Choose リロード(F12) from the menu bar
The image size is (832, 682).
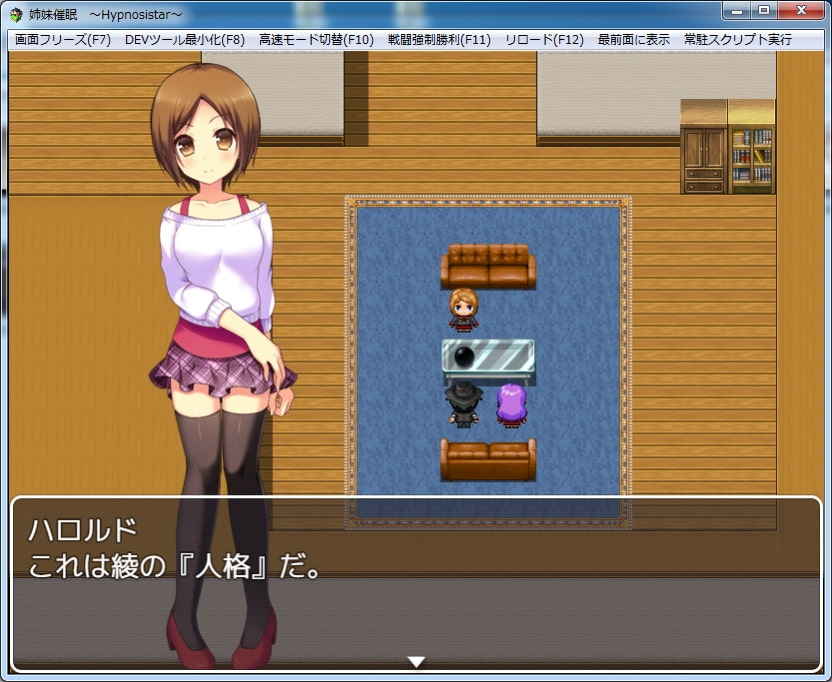(x=544, y=40)
